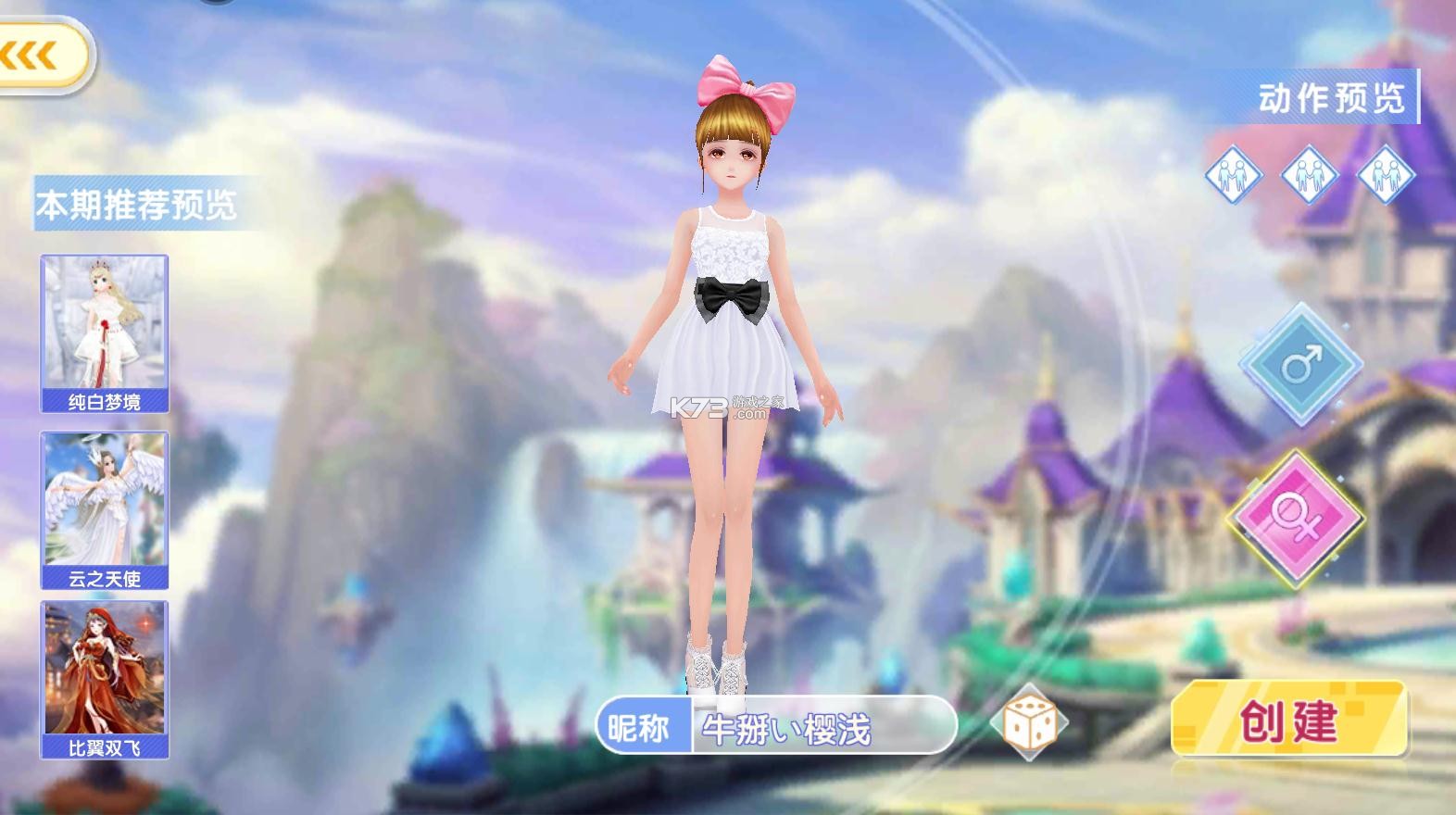Select the pink female gender option
The width and height of the screenshot is (1456, 815).
pos(1295,517)
